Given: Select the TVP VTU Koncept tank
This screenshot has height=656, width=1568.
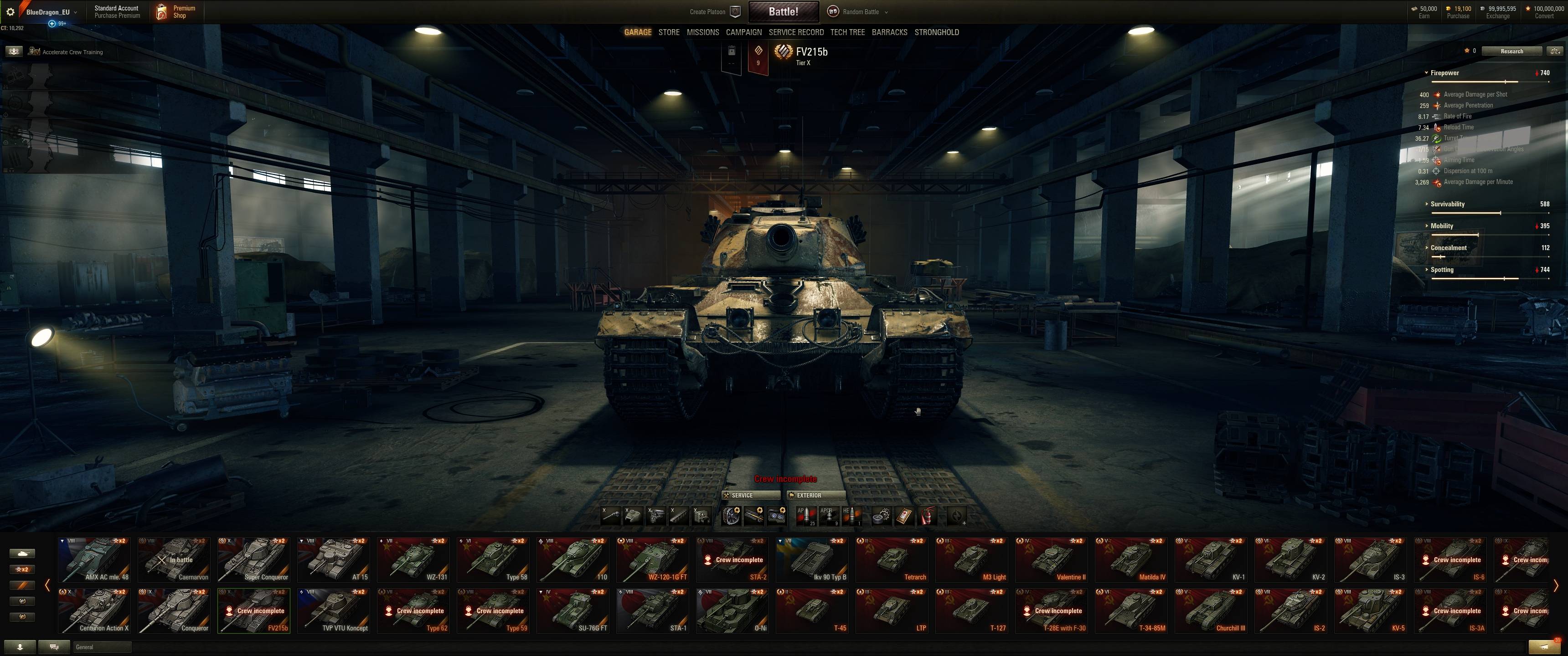Looking at the screenshot, I should (x=334, y=610).
